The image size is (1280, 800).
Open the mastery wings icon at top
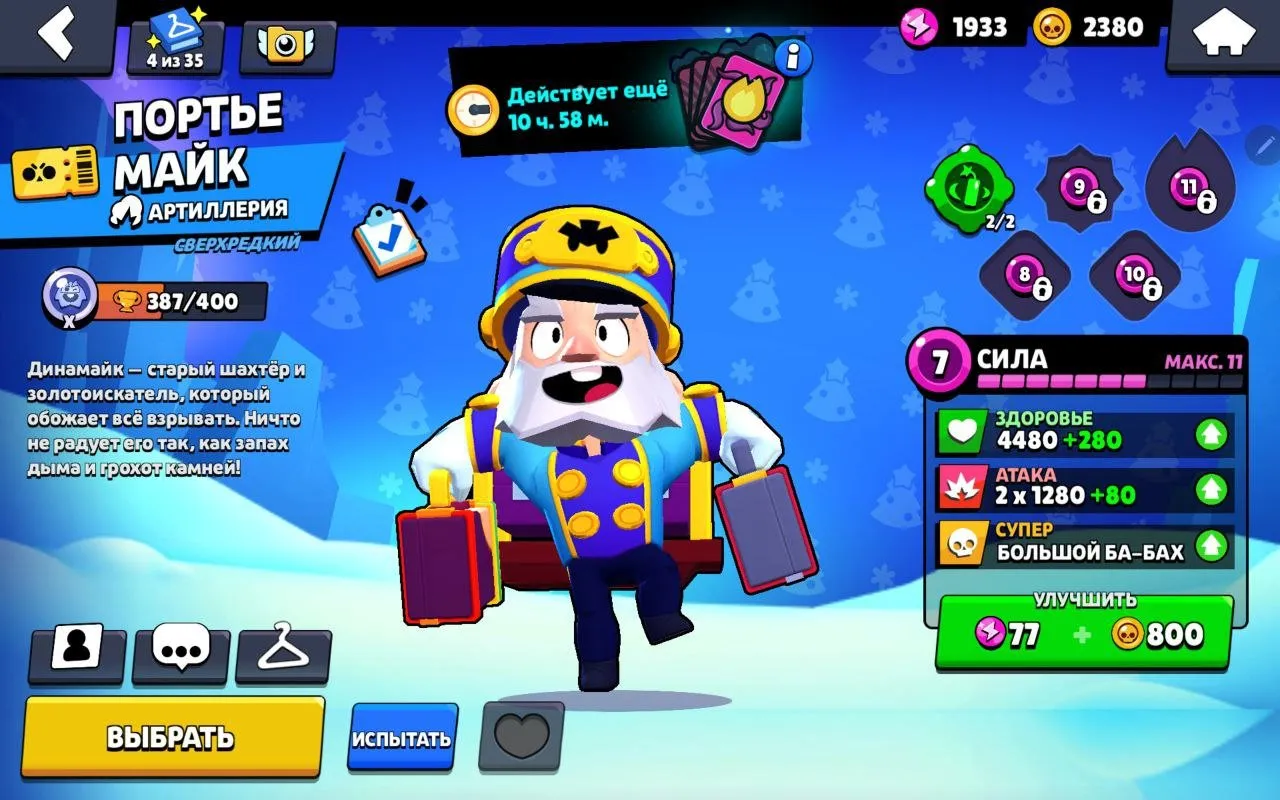(288, 47)
